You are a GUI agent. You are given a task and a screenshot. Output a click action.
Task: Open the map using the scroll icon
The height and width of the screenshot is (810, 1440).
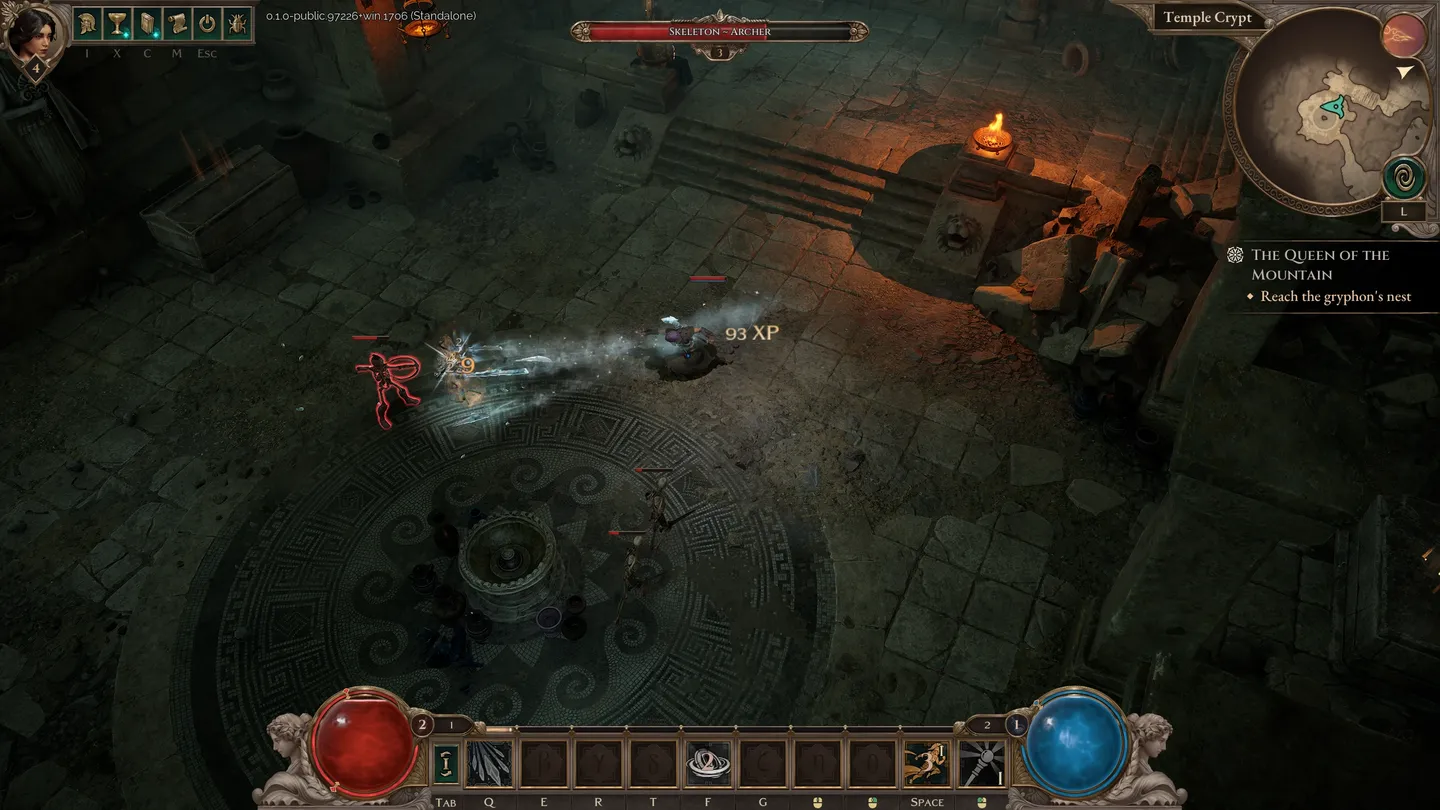click(177, 24)
